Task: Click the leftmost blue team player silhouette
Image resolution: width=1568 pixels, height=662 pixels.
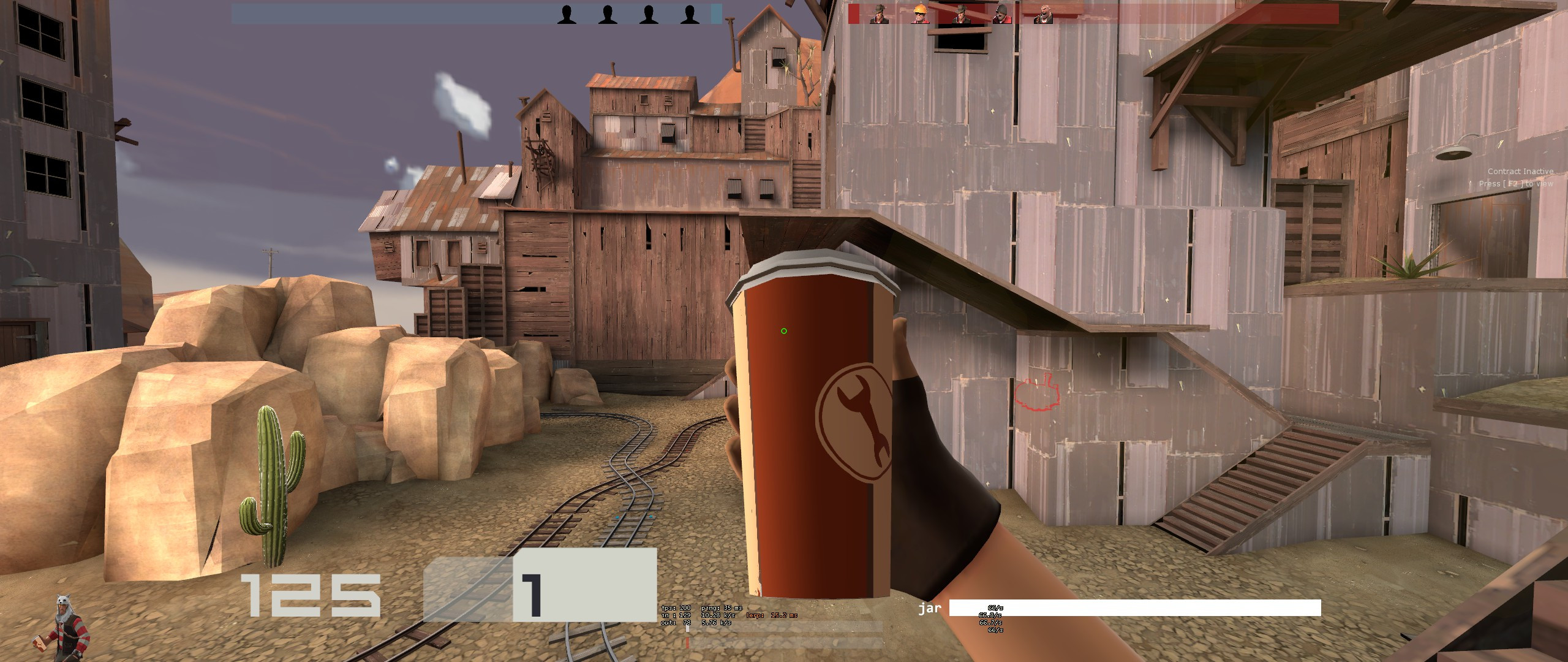Action: (x=567, y=15)
